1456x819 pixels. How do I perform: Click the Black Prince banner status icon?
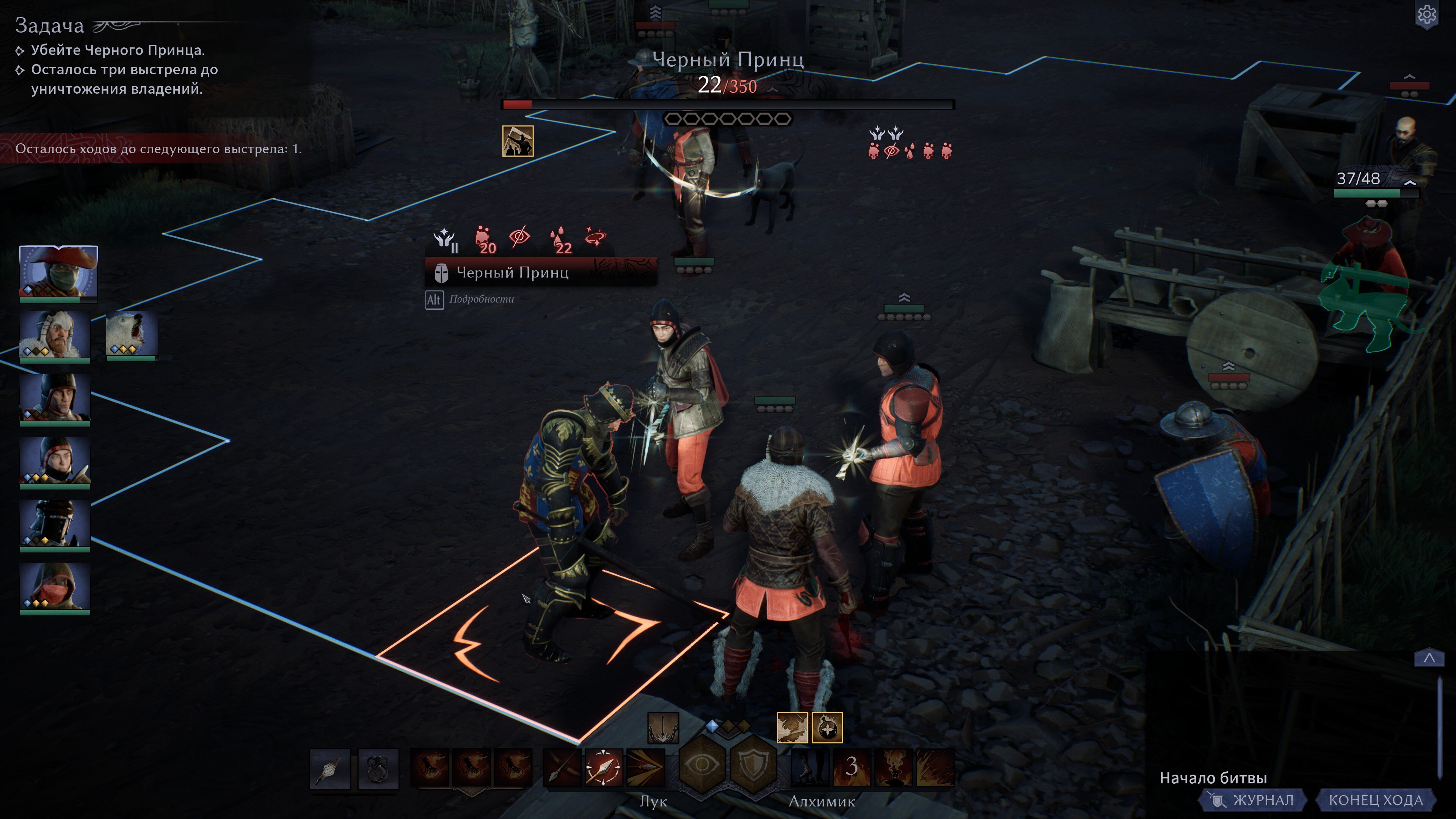pyautogui.click(x=518, y=141)
